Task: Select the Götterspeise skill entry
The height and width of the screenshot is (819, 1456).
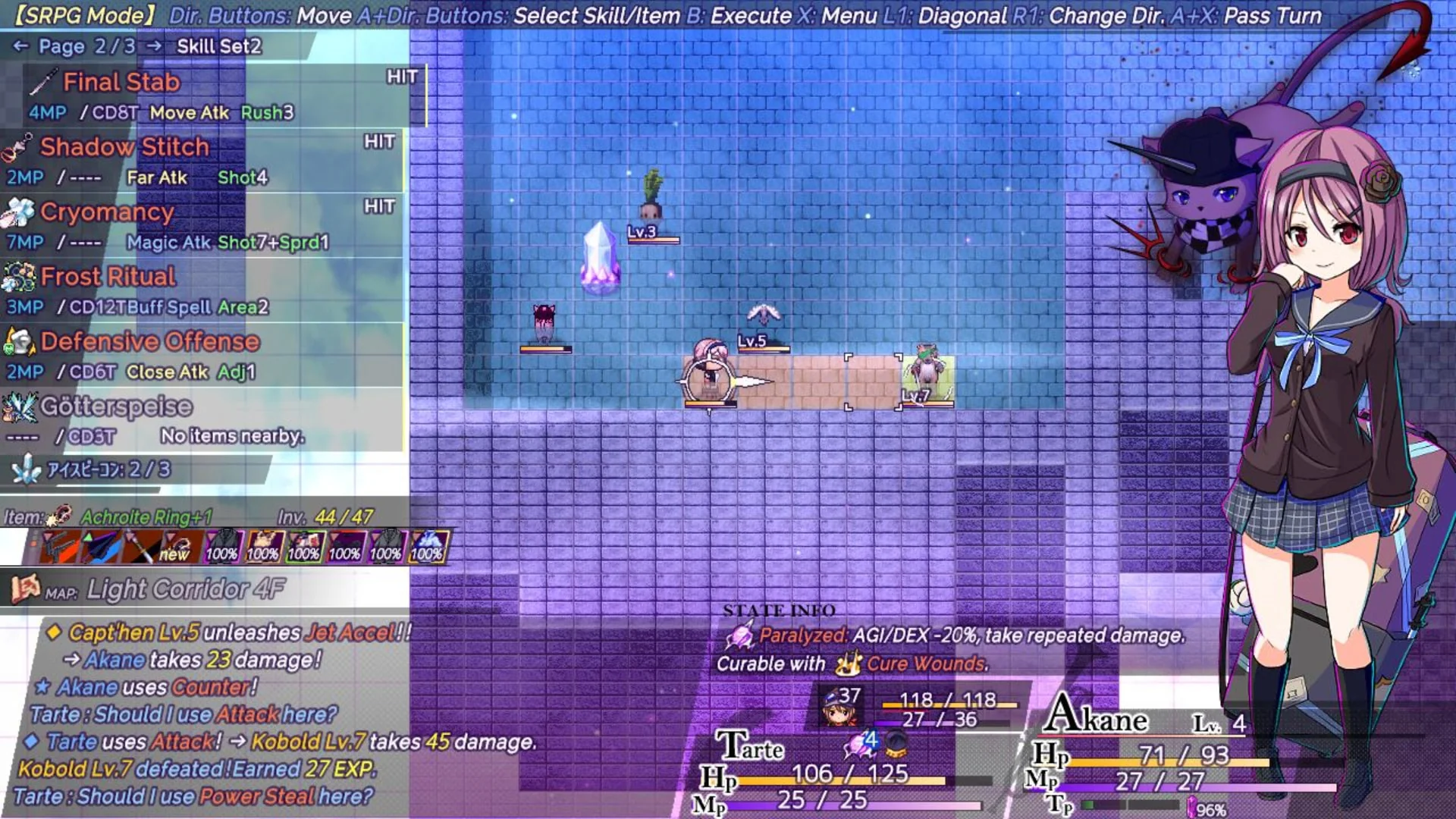Action: click(x=116, y=407)
